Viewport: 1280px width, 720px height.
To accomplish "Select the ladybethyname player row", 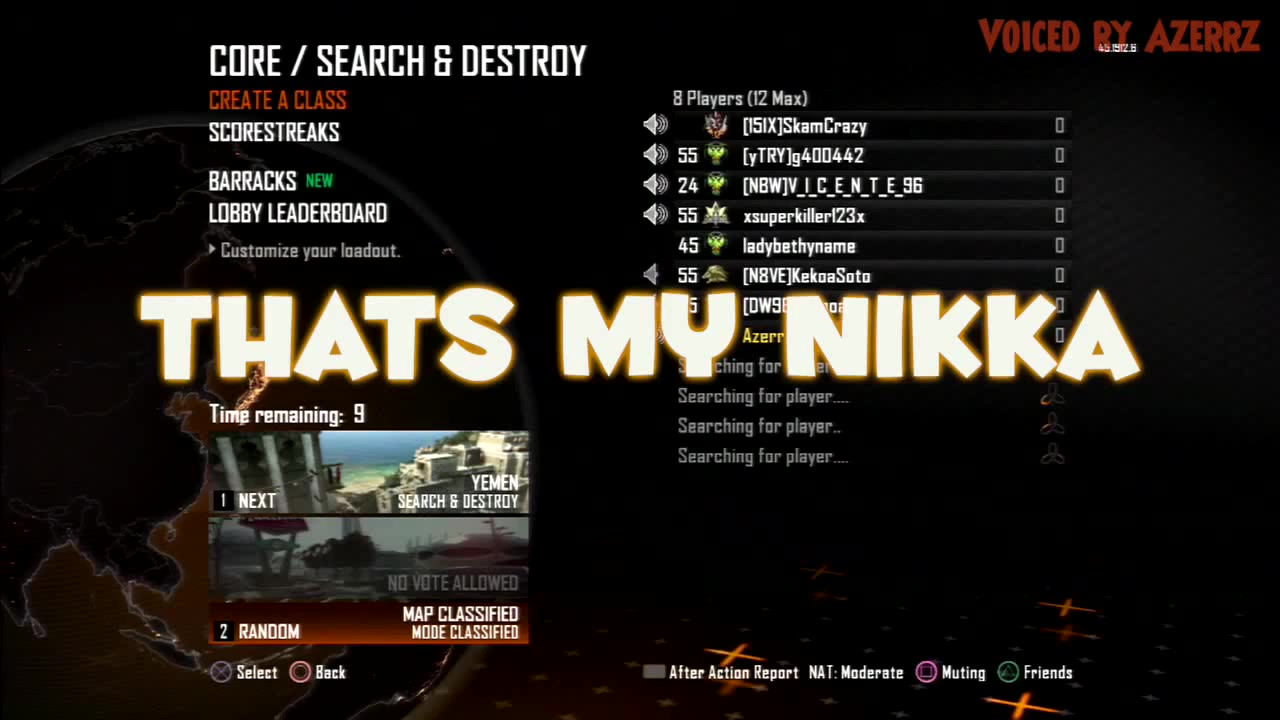I will pos(798,246).
